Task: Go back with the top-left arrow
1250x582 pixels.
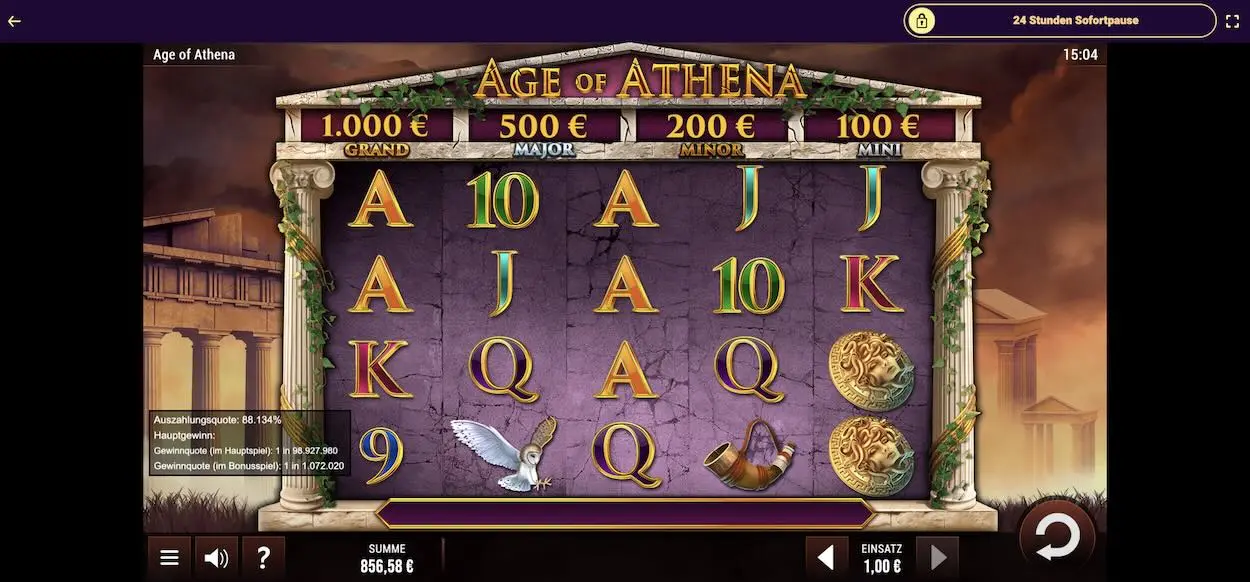Action: coord(14,20)
